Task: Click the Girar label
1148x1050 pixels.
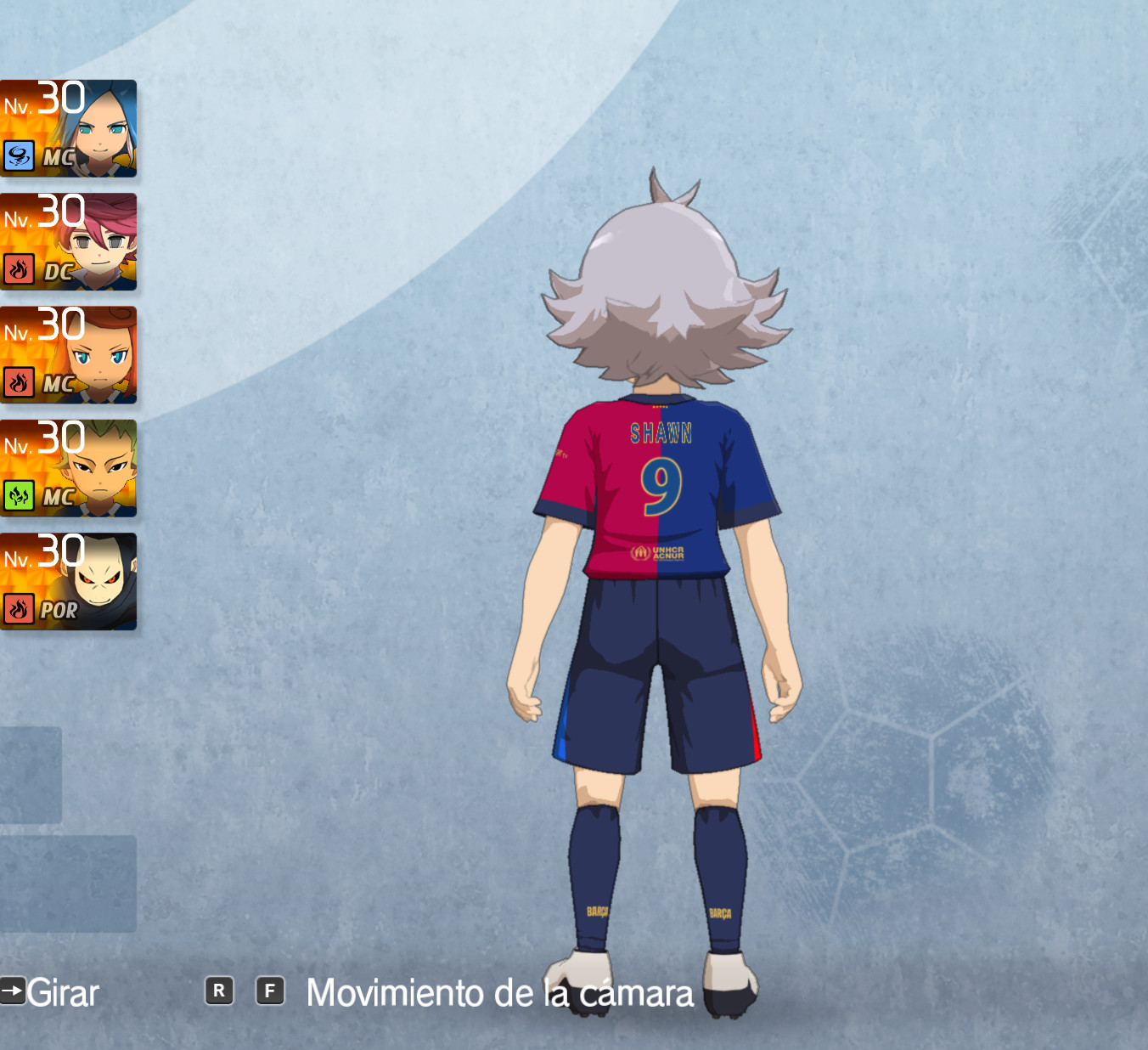Action: [61, 991]
